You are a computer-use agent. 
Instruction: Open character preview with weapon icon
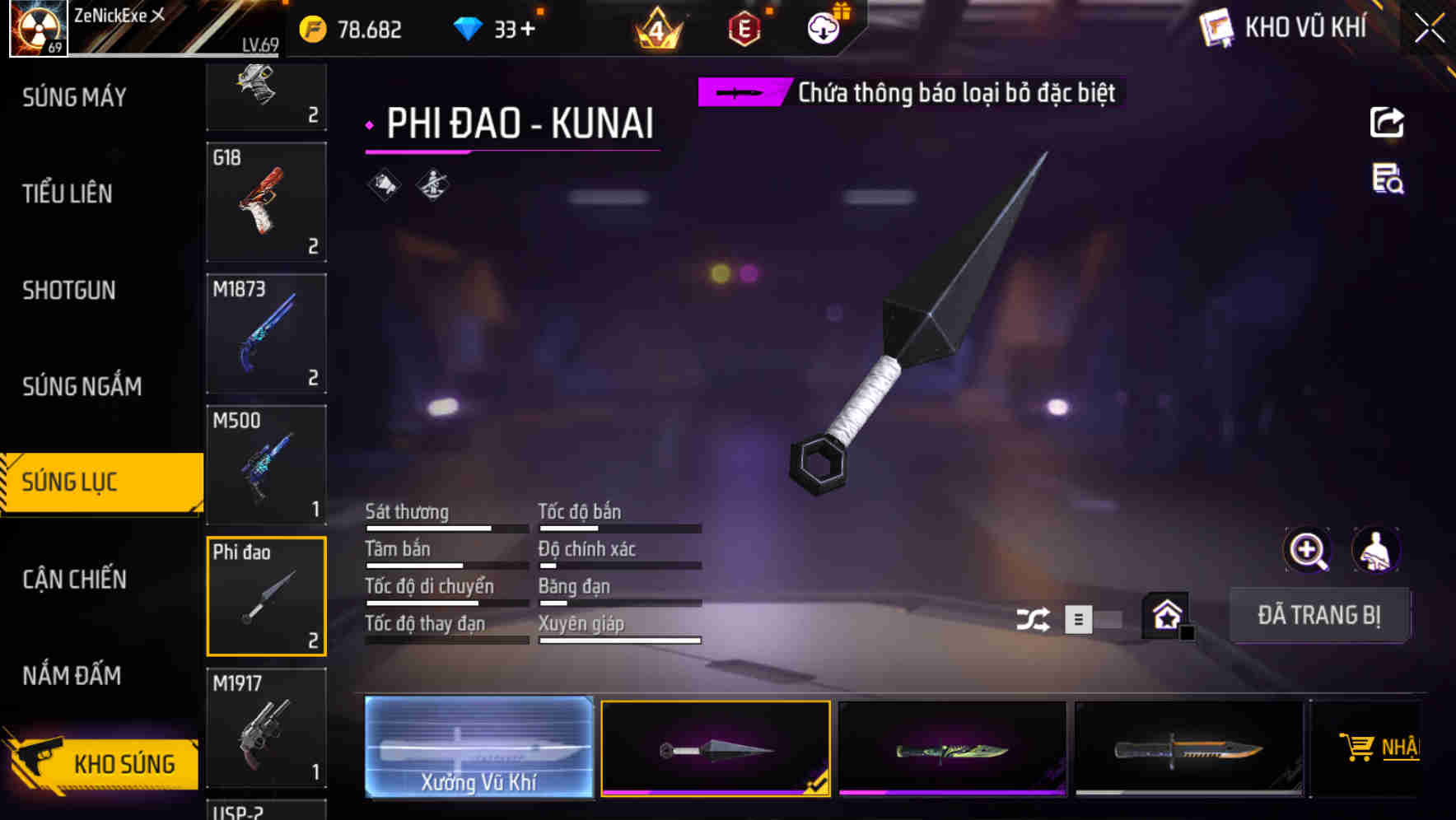point(1376,550)
